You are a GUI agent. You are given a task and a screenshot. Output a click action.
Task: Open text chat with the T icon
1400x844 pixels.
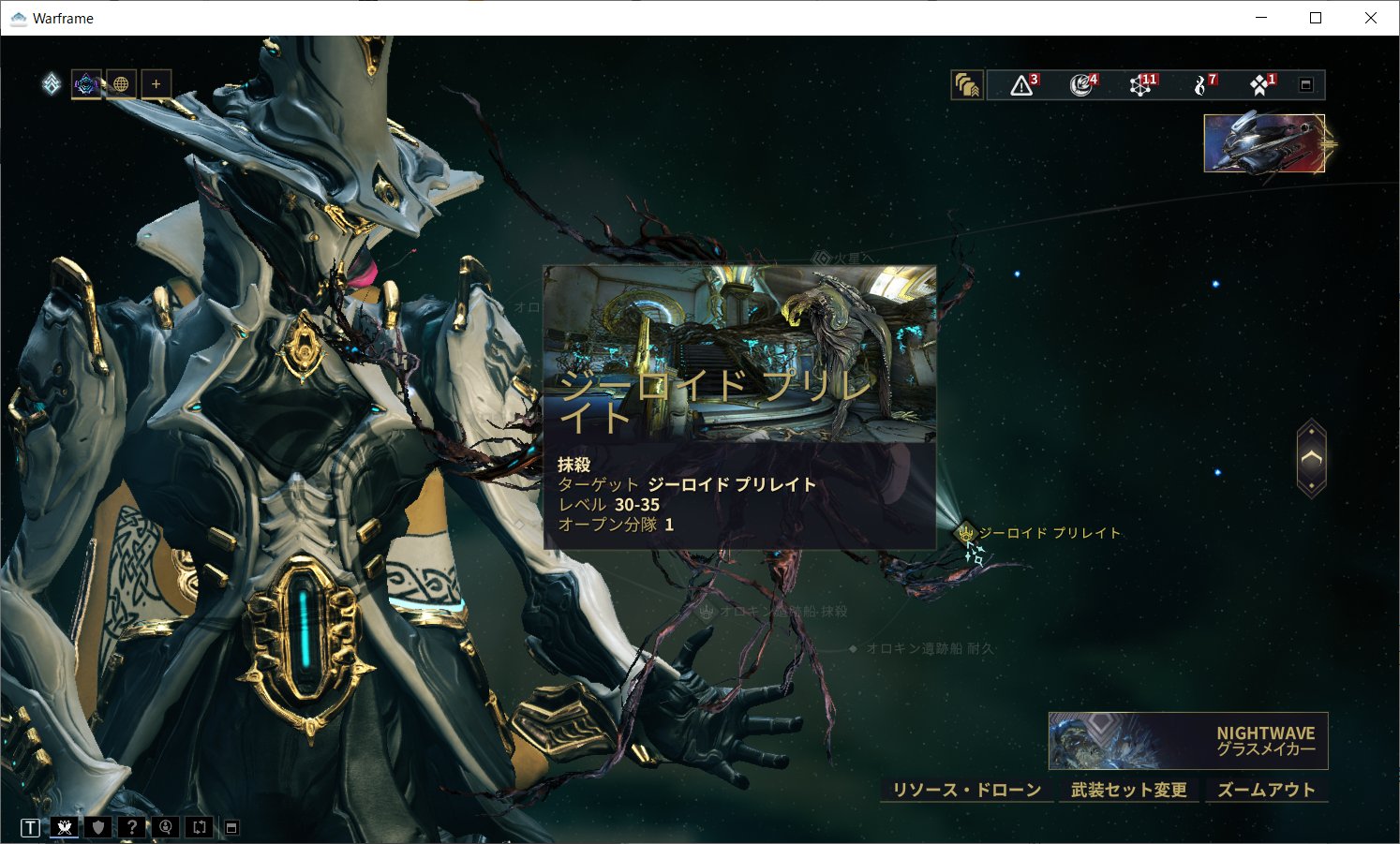29,827
